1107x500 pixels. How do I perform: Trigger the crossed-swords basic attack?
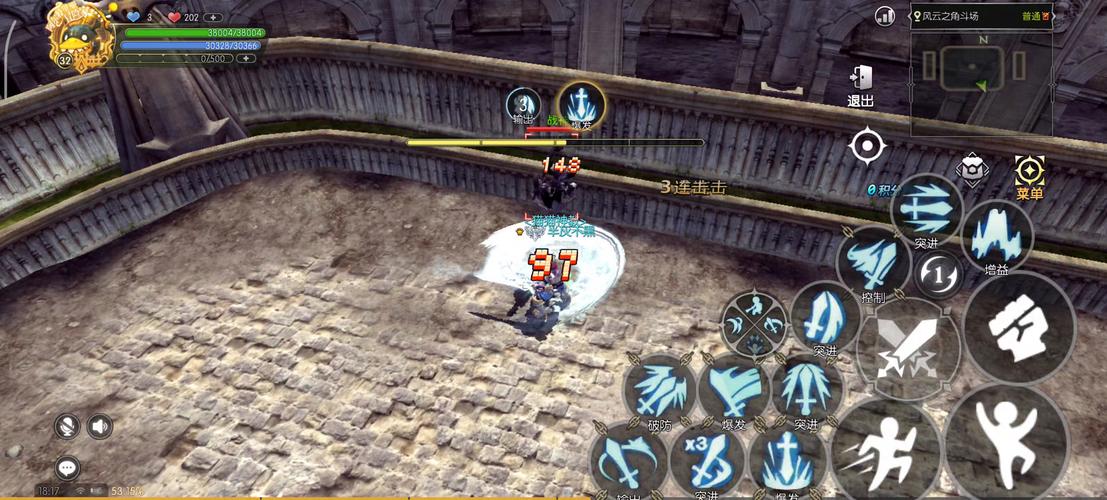coord(907,348)
